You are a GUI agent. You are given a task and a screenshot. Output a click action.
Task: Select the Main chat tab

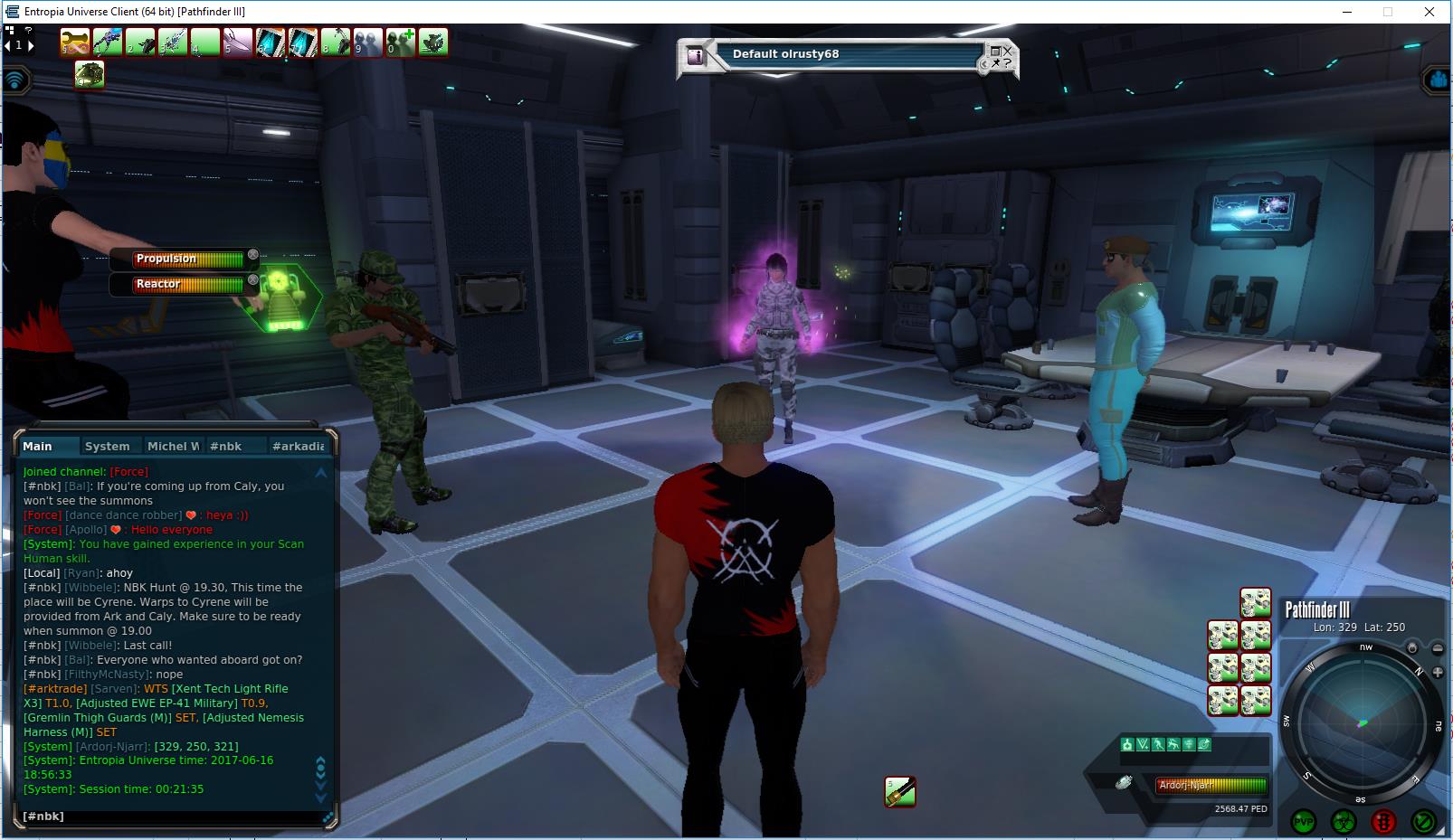coord(38,446)
